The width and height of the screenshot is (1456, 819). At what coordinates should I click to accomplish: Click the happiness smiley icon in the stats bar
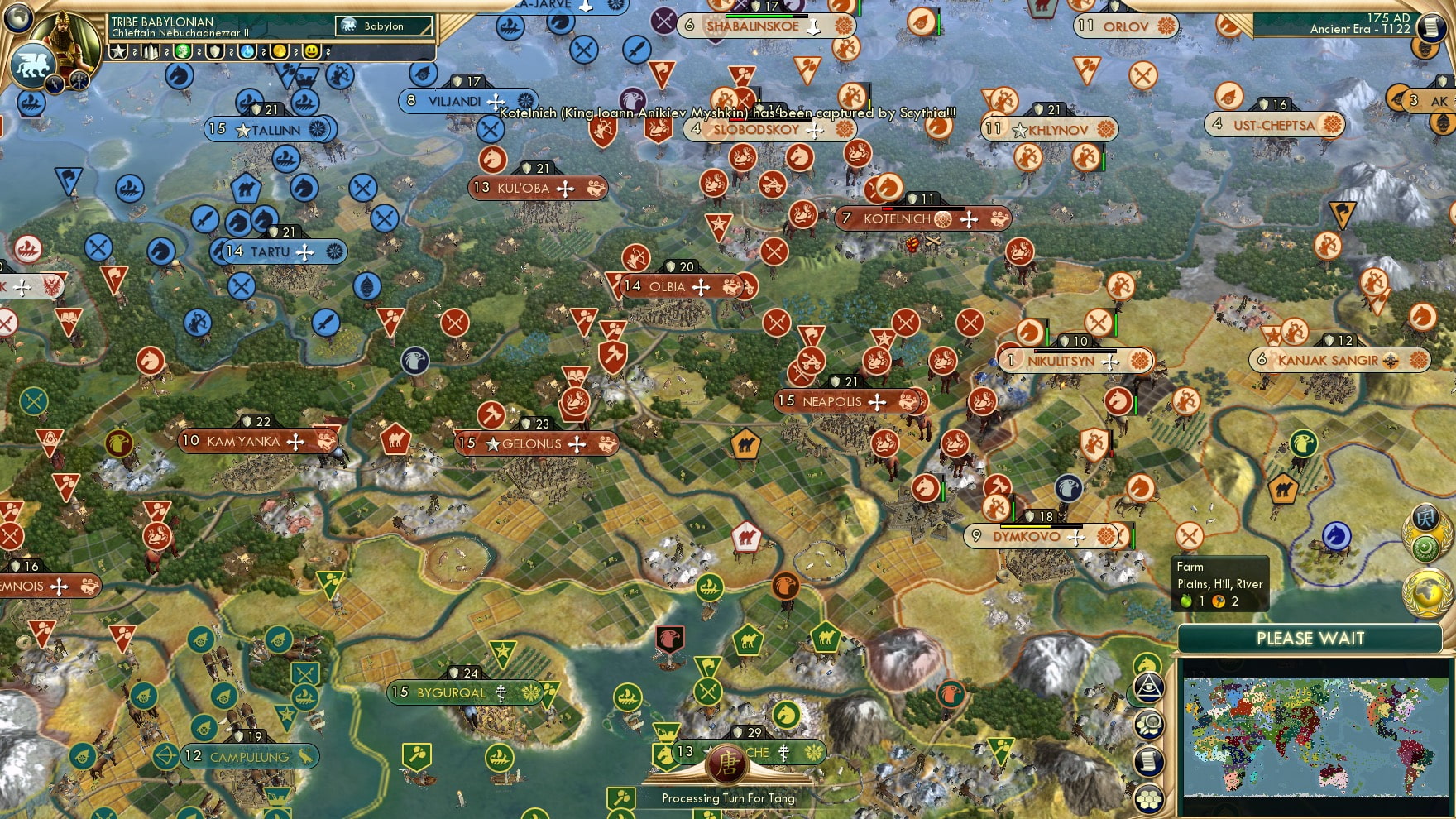pos(311,51)
